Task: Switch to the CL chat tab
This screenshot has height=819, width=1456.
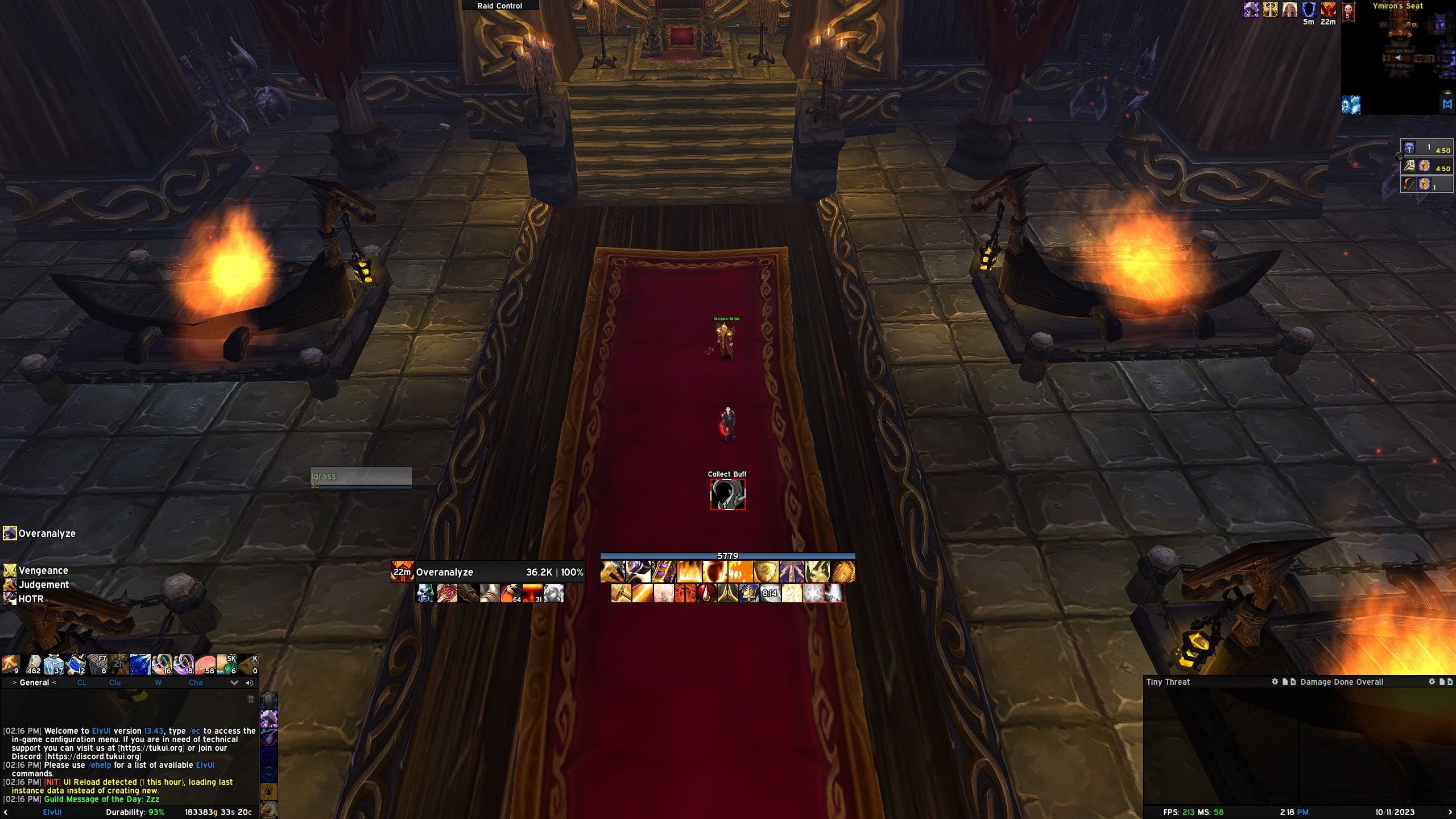Action: pyautogui.click(x=82, y=682)
